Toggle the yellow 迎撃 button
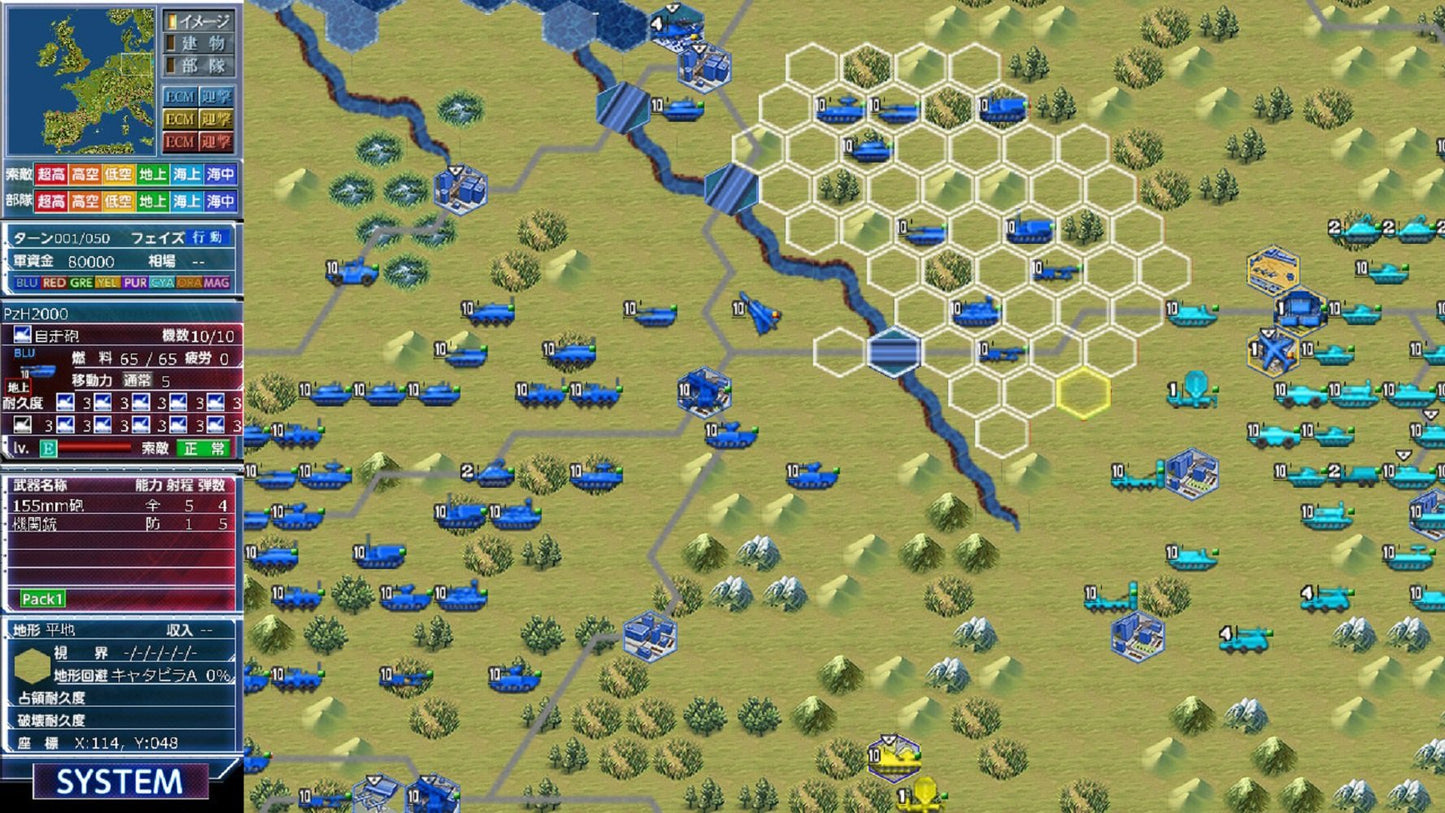This screenshot has width=1445, height=813. [215, 120]
